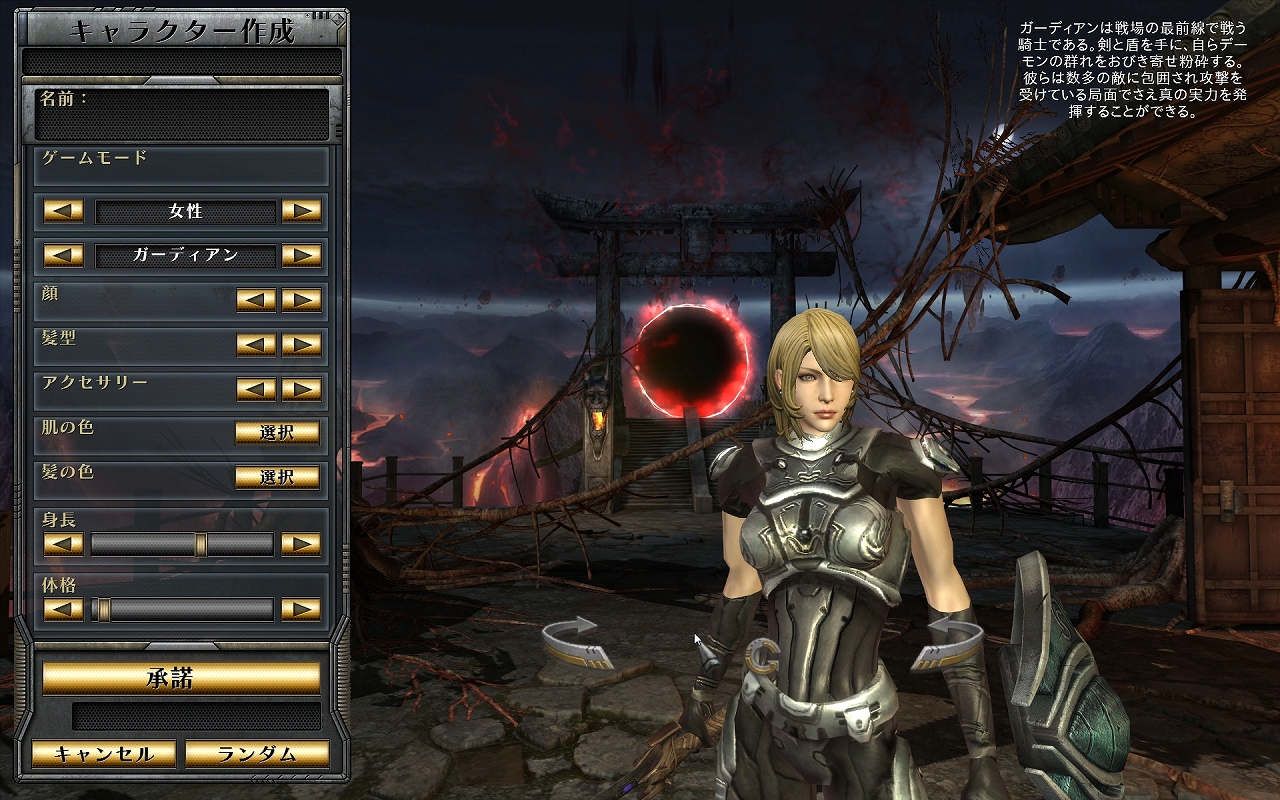The width and height of the screenshot is (1280, 800).
Task: Open 髪の色 hair color 選択 picker
Action: click(x=277, y=477)
